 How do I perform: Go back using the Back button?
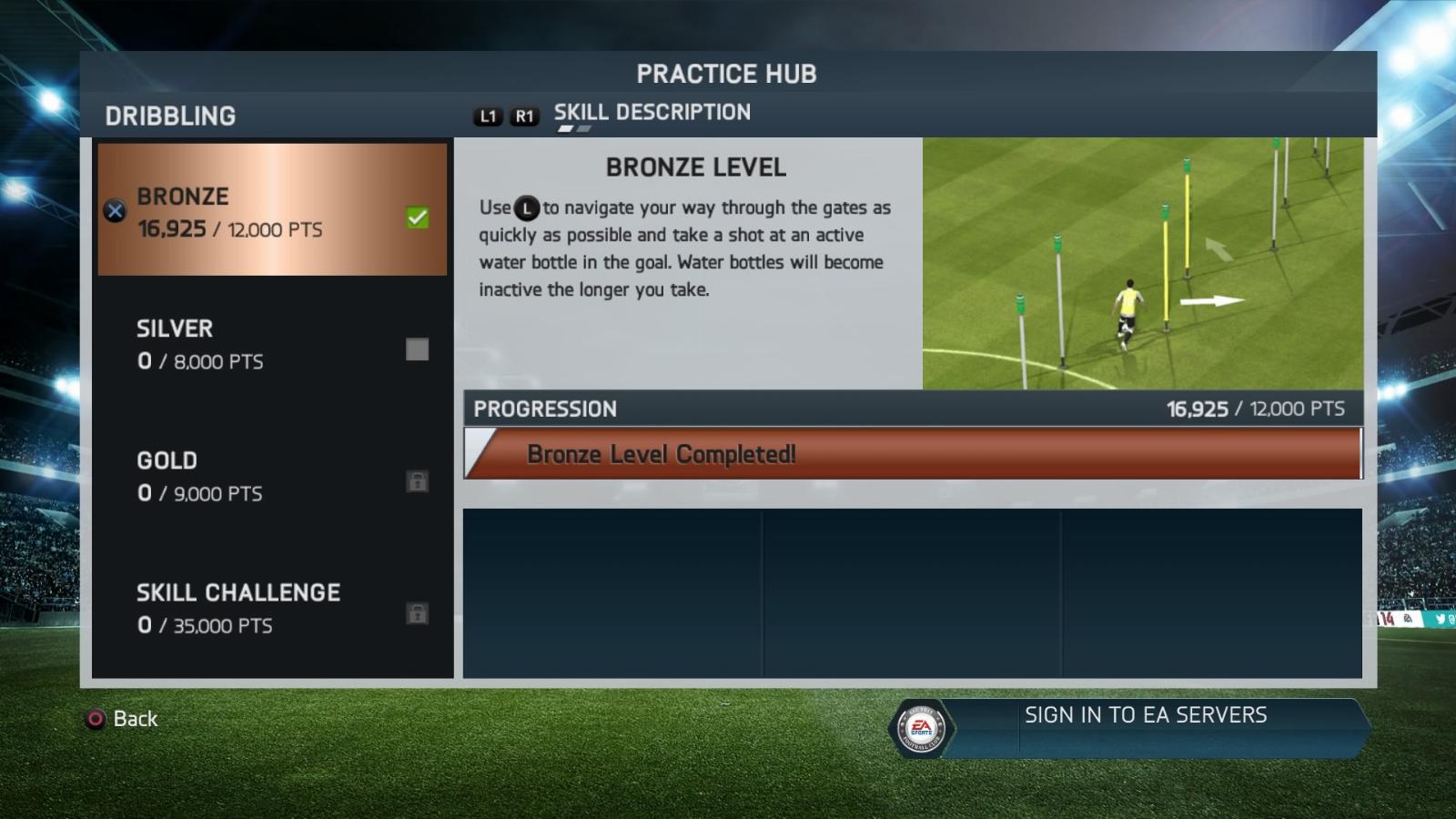click(x=123, y=719)
